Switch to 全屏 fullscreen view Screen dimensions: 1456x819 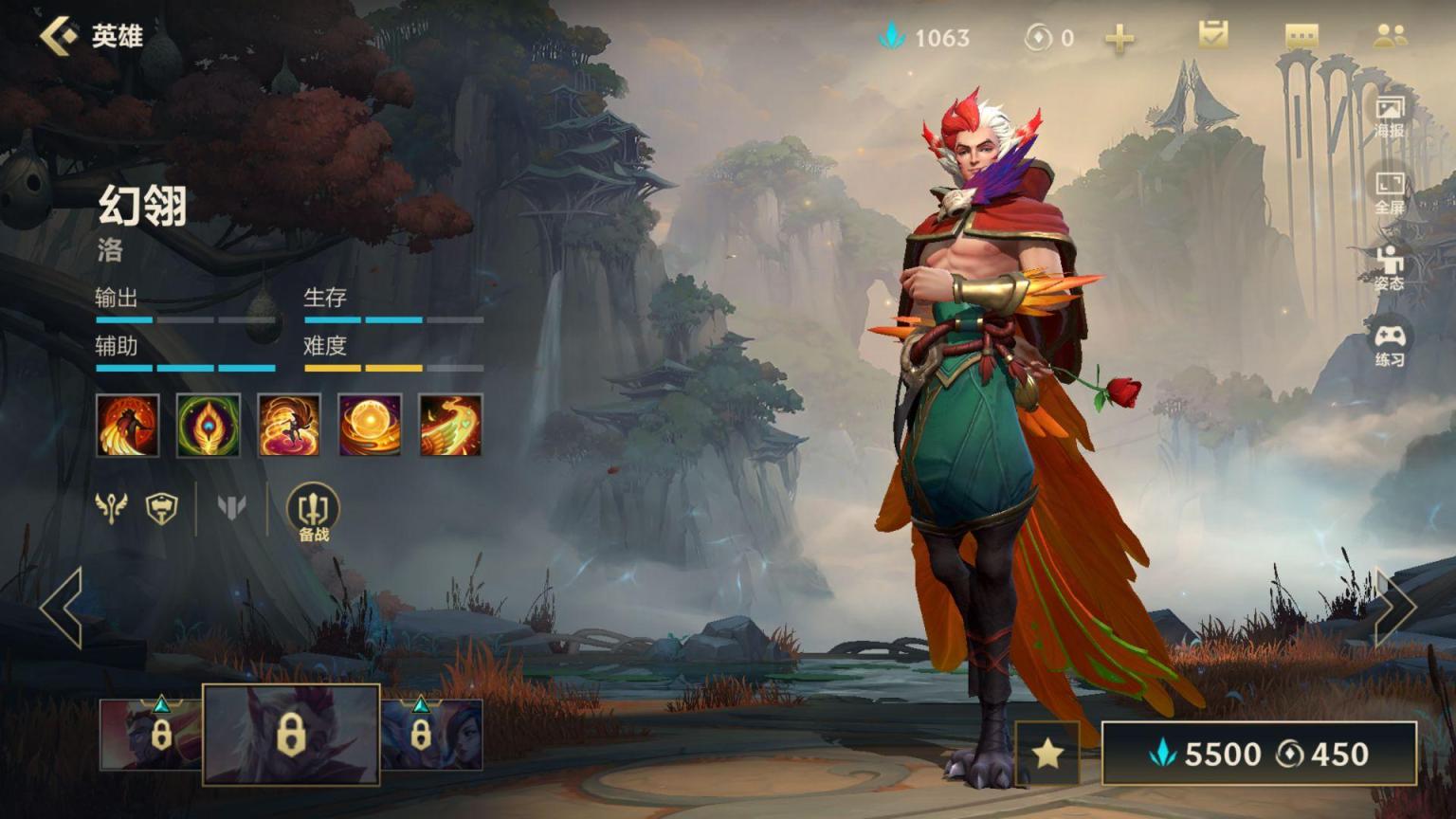[1390, 192]
